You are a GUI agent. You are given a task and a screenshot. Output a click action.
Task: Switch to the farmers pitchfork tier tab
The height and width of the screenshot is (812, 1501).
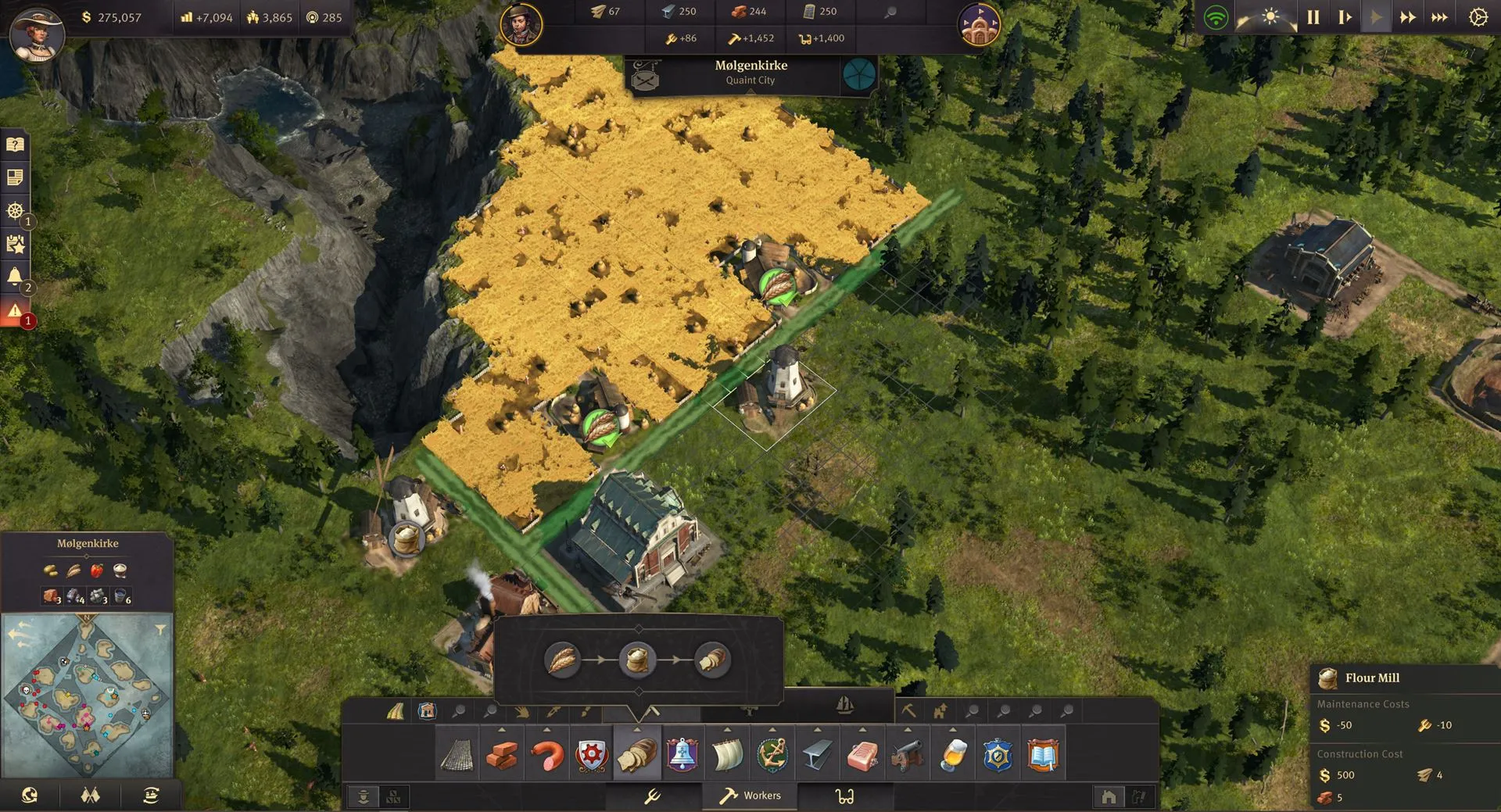point(652,796)
